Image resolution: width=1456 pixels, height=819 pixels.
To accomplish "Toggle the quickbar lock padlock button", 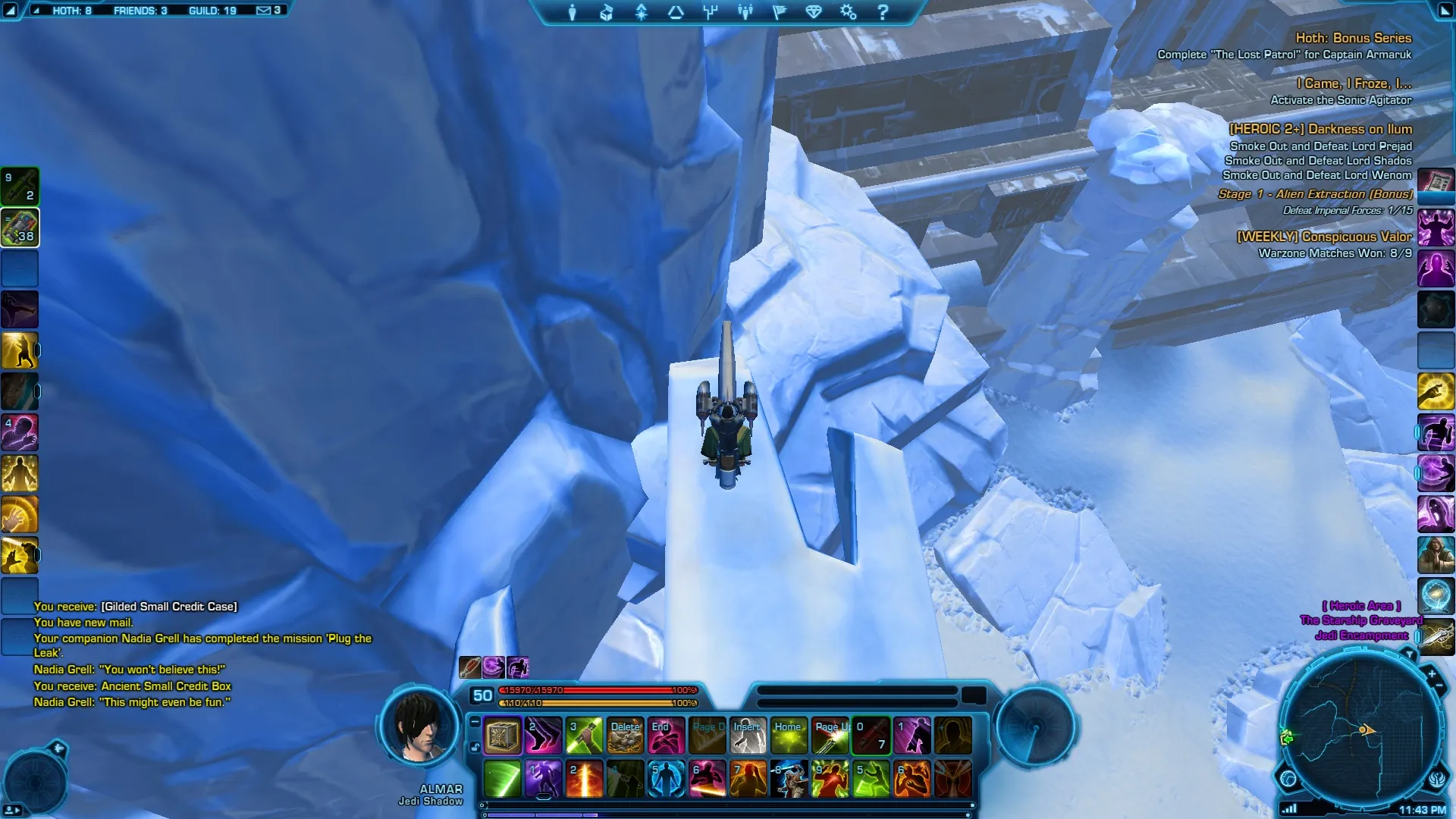I will (x=475, y=747).
